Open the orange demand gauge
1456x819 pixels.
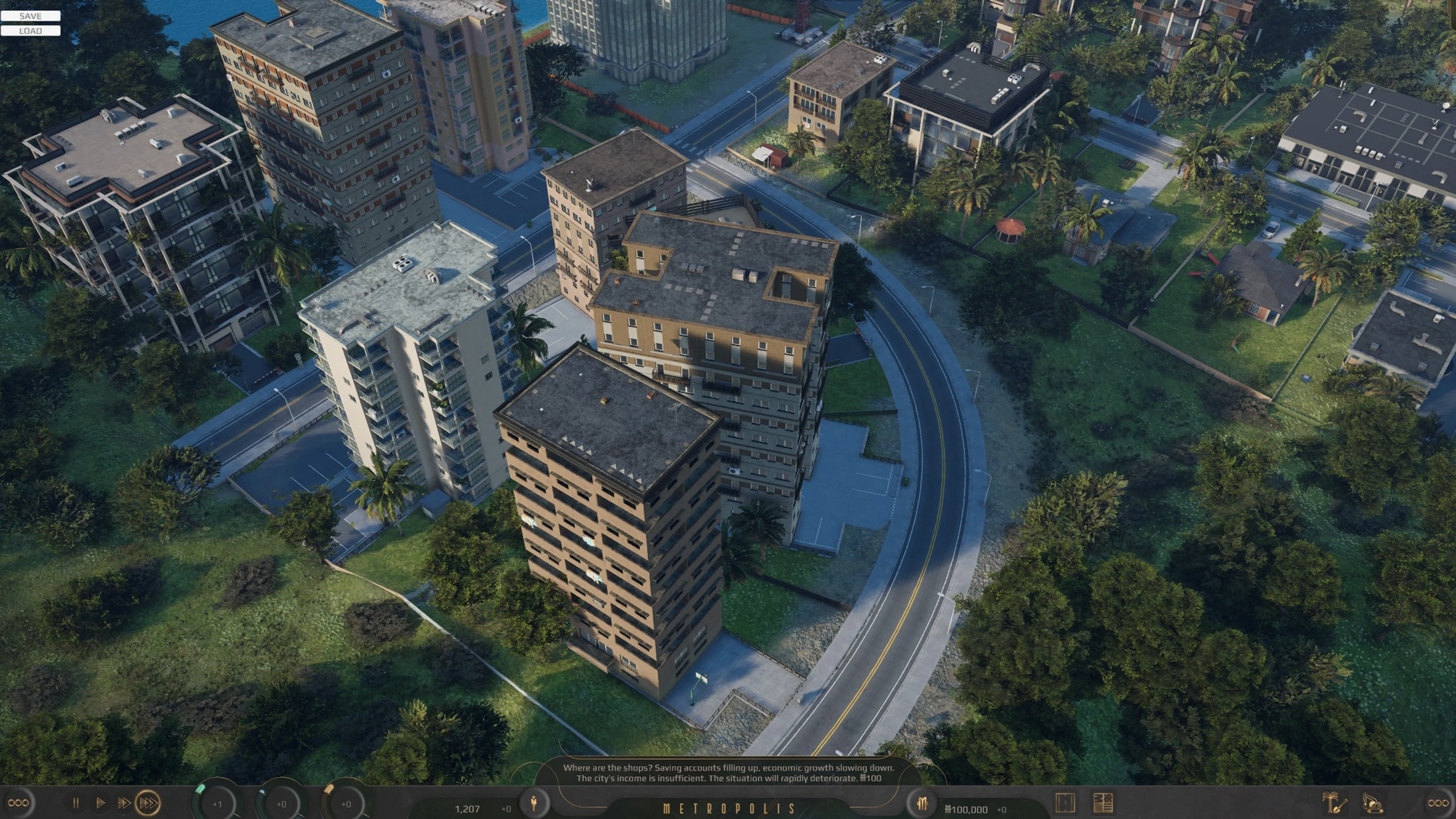pos(346,804)
